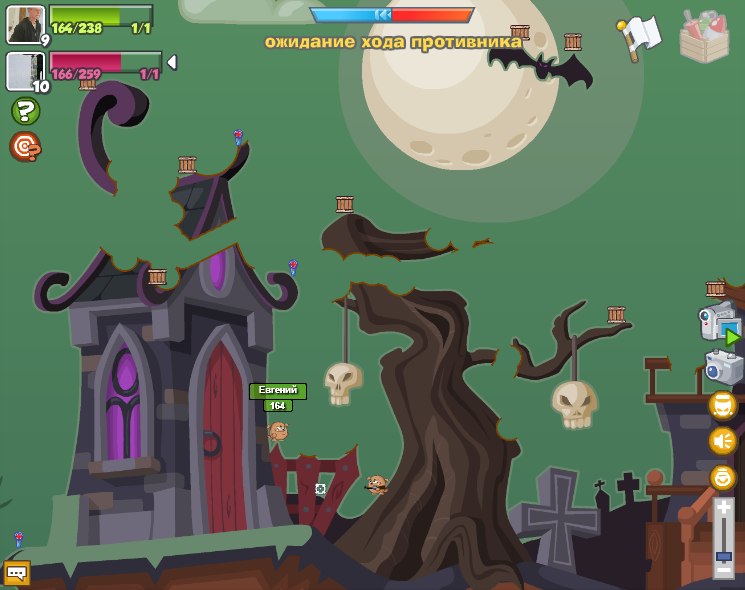Image resolution: width=745 pixels, height=590 pixels.
Task: Toggle the sound speaker button
Action: click(x=722, y=440)
